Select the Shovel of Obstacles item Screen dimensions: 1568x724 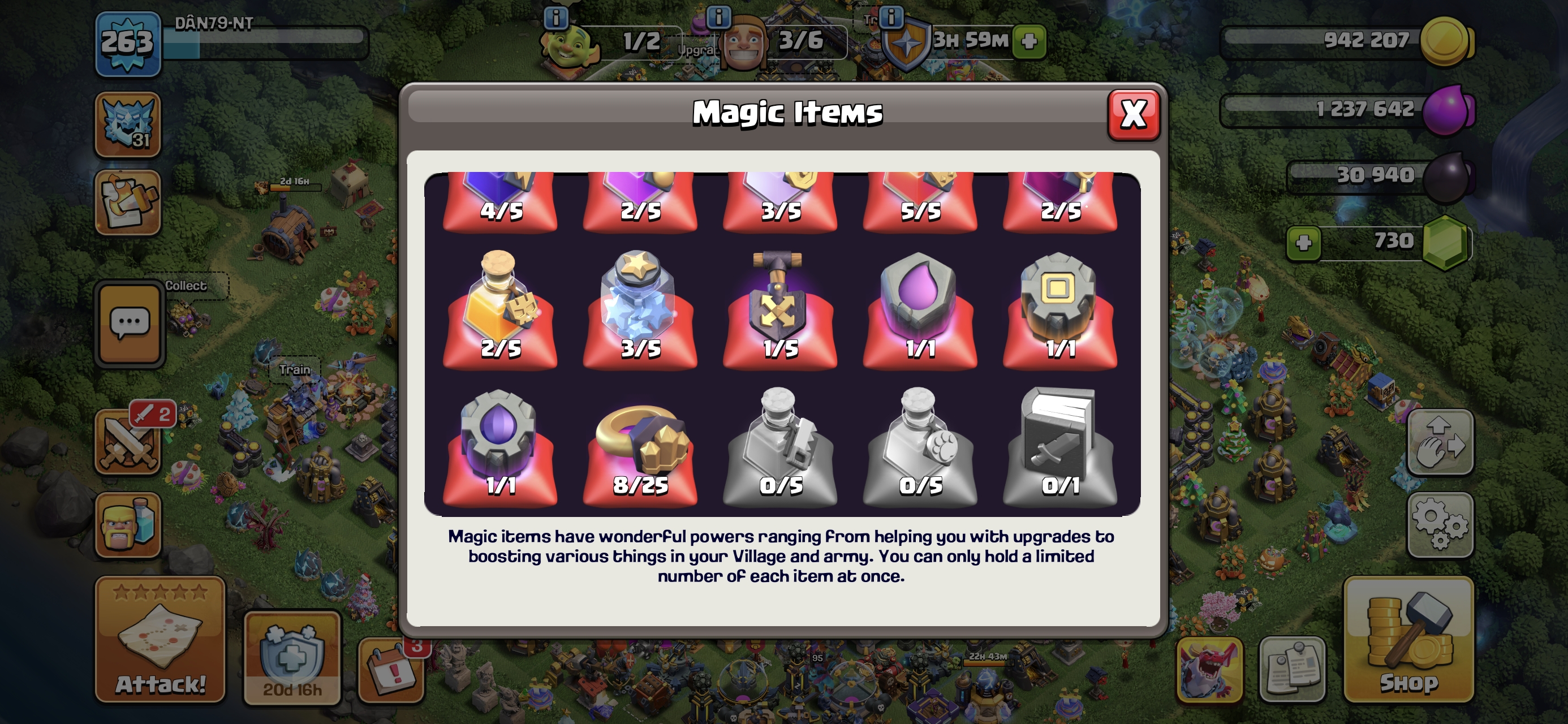tap(779, 309)
